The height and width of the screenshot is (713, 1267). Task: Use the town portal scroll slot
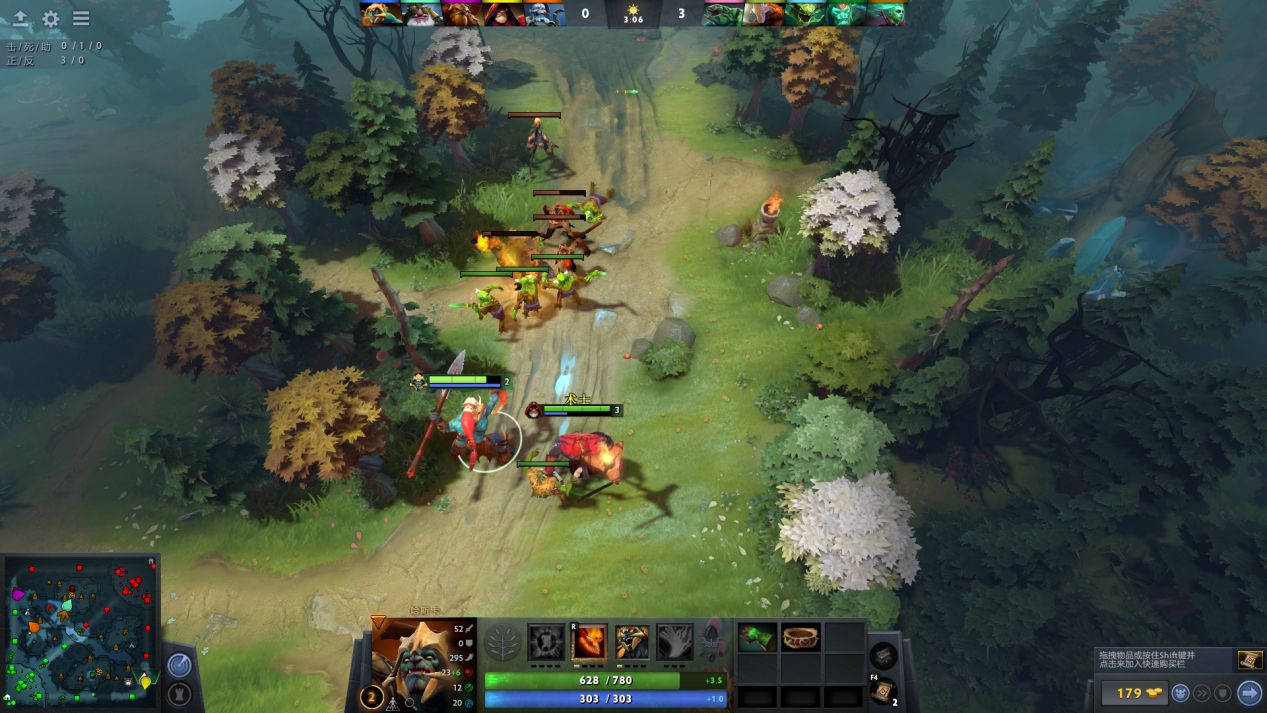pos(883,691)
